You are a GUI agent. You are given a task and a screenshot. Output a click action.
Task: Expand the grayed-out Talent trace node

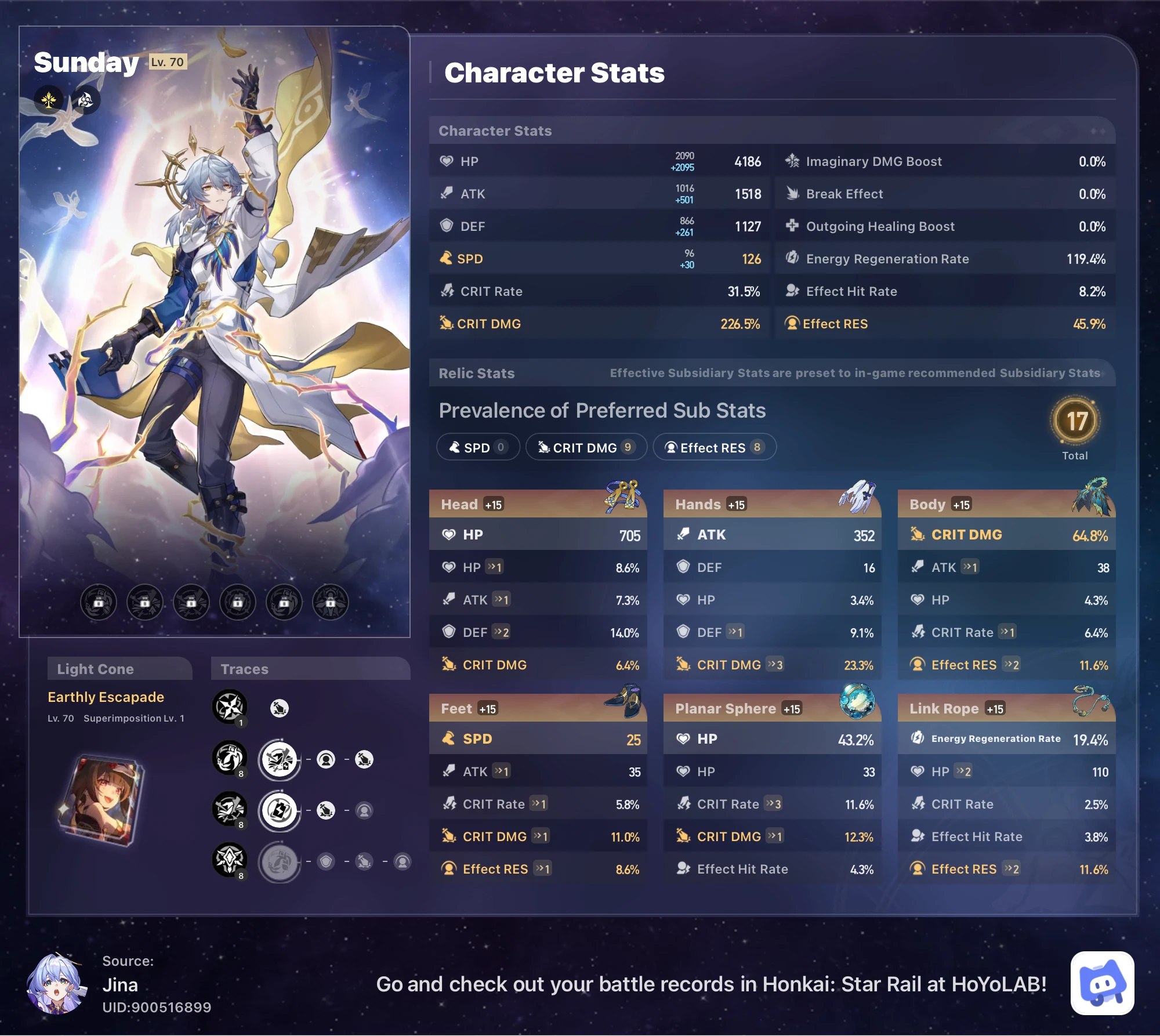[x=279, y=862]
